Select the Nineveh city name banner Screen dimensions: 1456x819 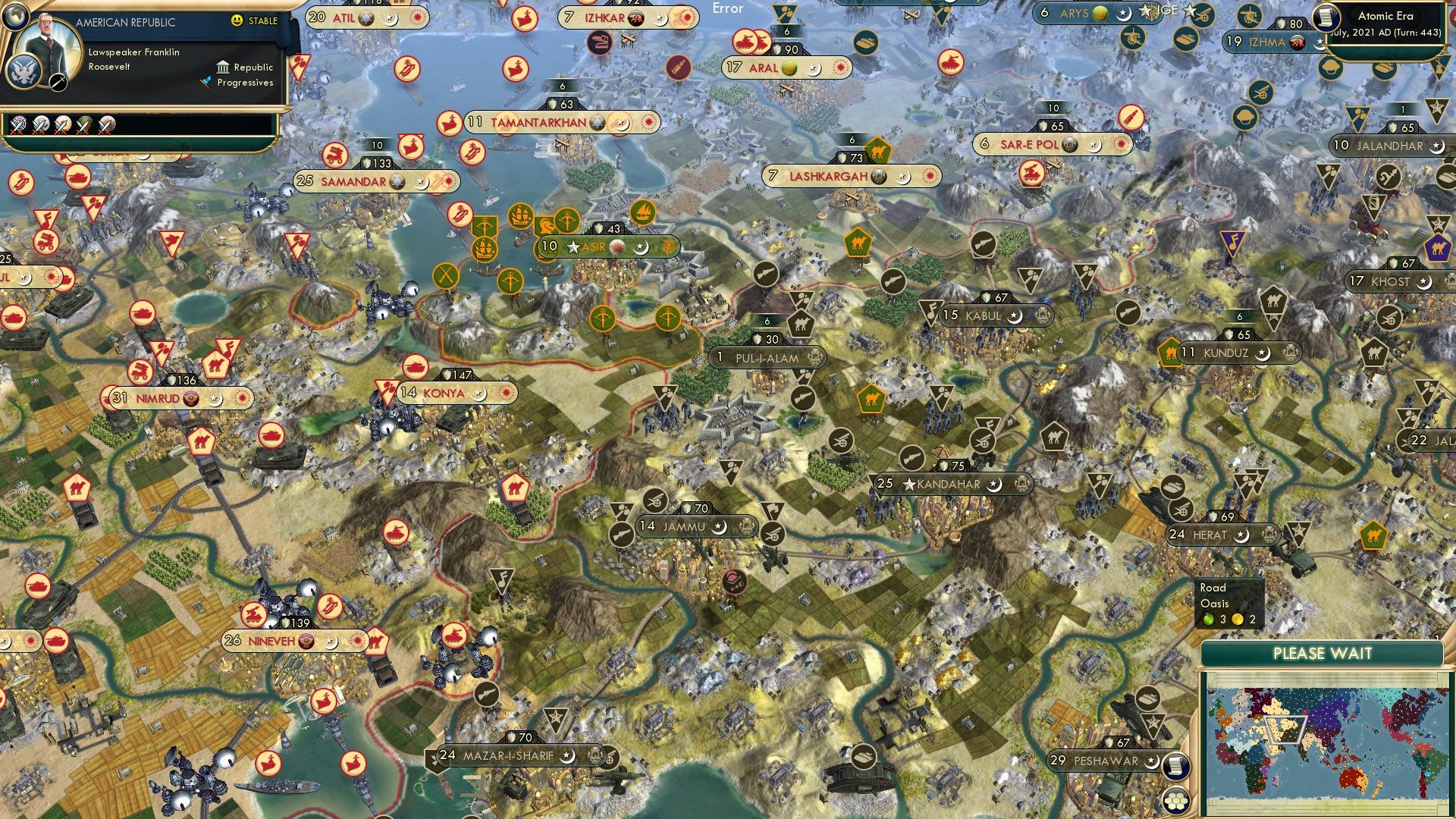click(x=273, y=641)
